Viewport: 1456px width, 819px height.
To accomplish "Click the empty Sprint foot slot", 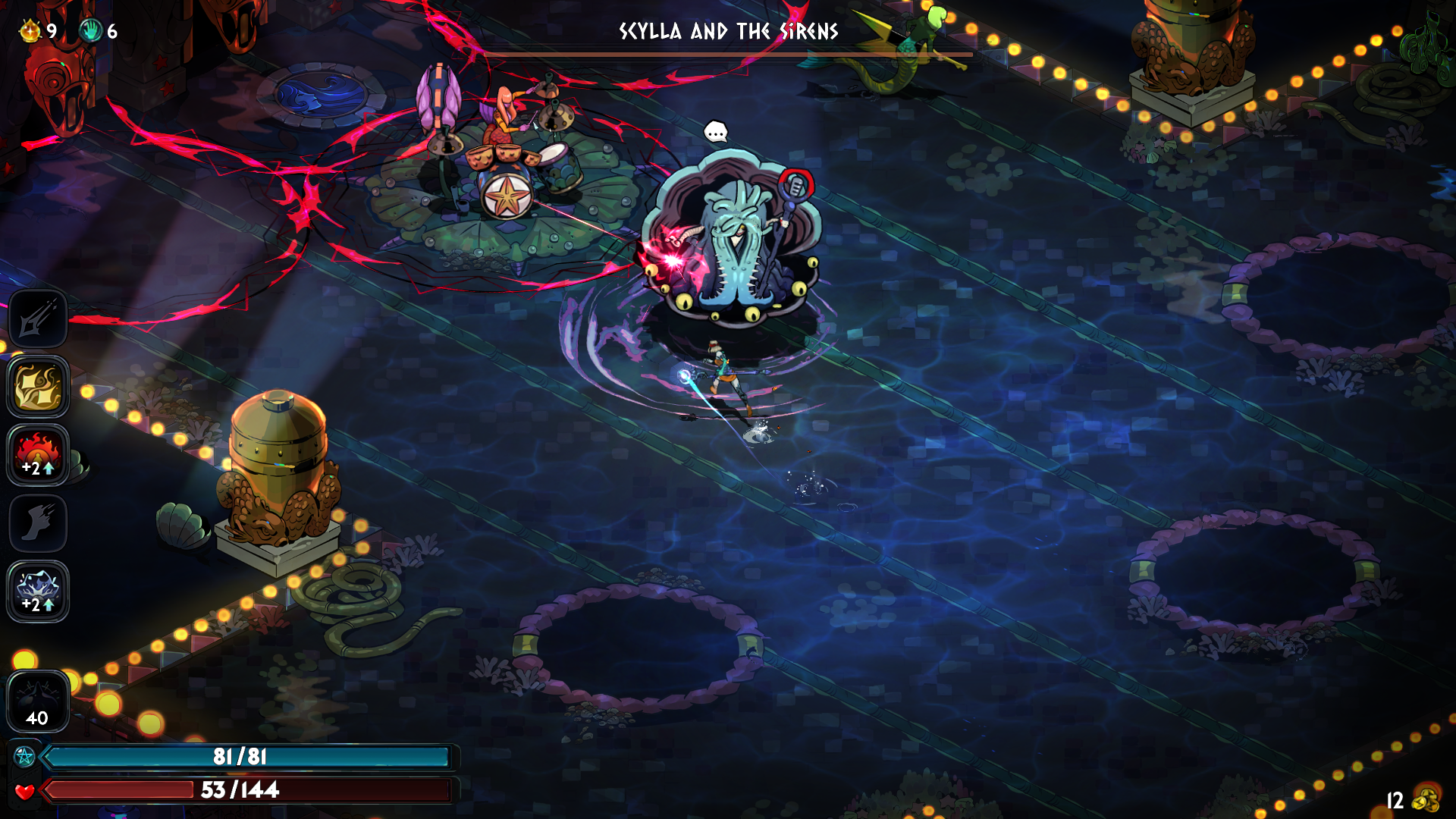I will [x=38, y=522].
